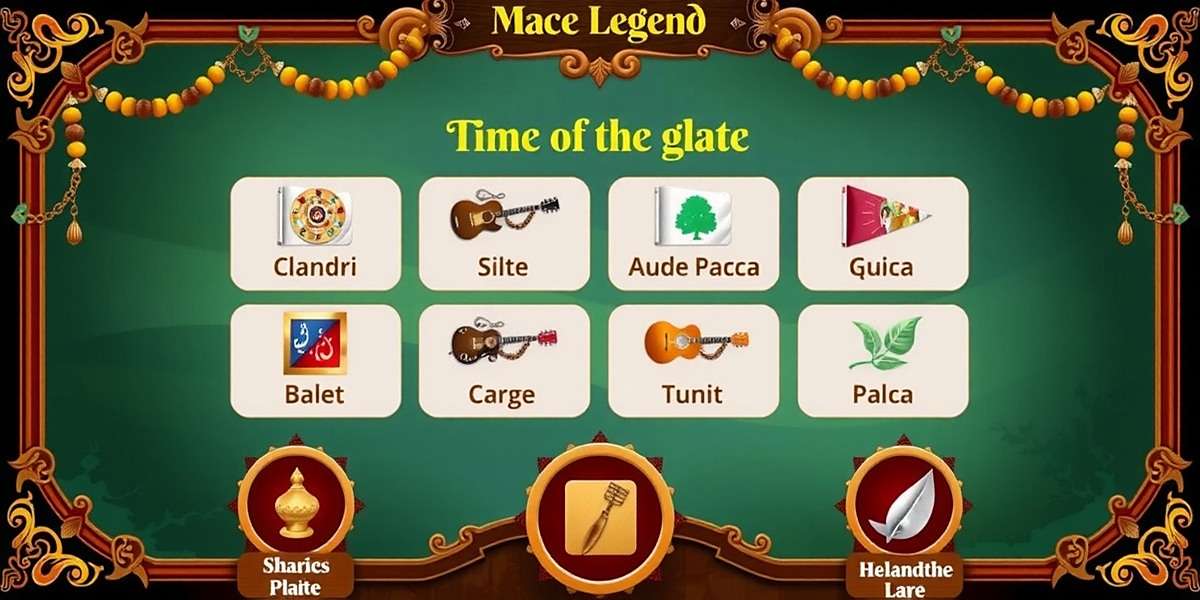The image size is (1200, 600).
Task: Pick the Aude Pacca tree flag tile
Action: (x=693, y=233)
